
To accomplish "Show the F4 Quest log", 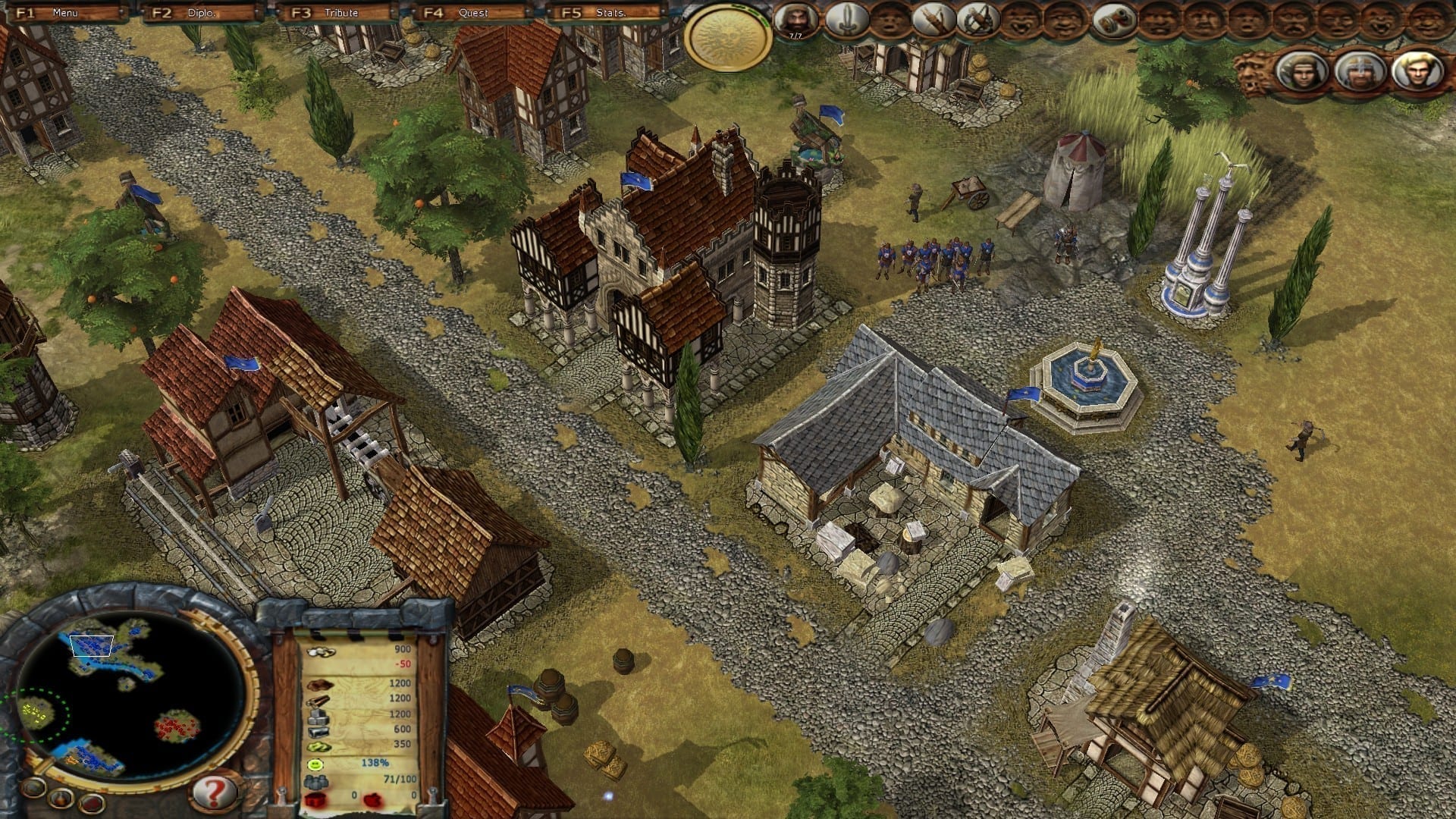I will [x=470, y=13].
